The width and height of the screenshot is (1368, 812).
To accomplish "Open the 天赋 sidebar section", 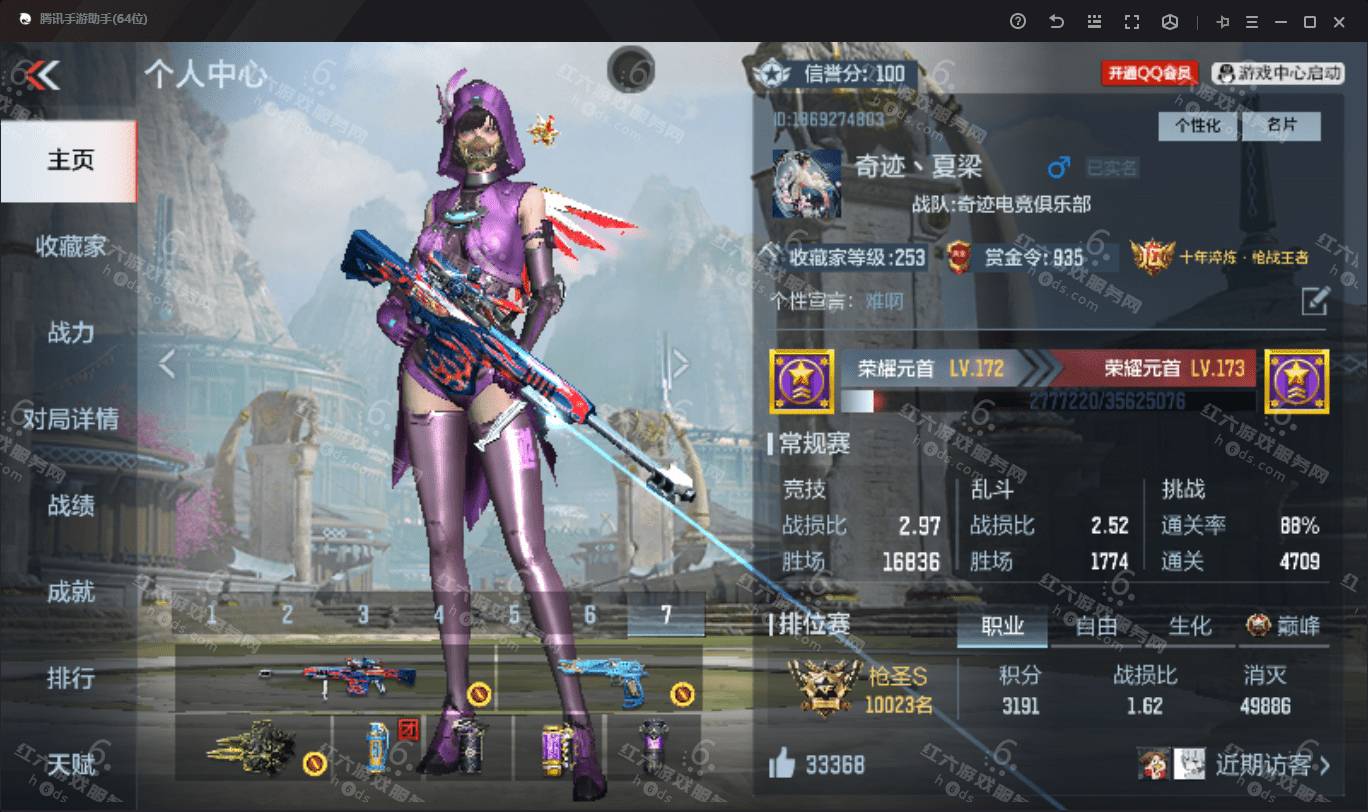I will click(x=70, y=765).
